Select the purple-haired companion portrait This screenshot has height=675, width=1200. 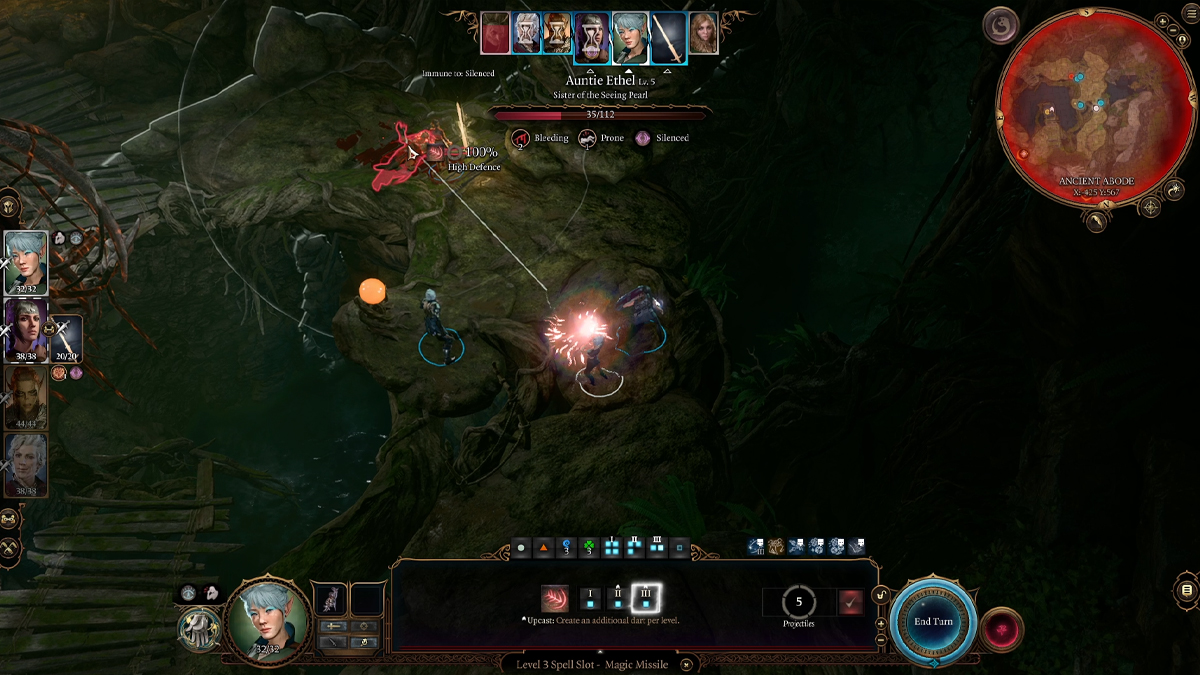25,330
